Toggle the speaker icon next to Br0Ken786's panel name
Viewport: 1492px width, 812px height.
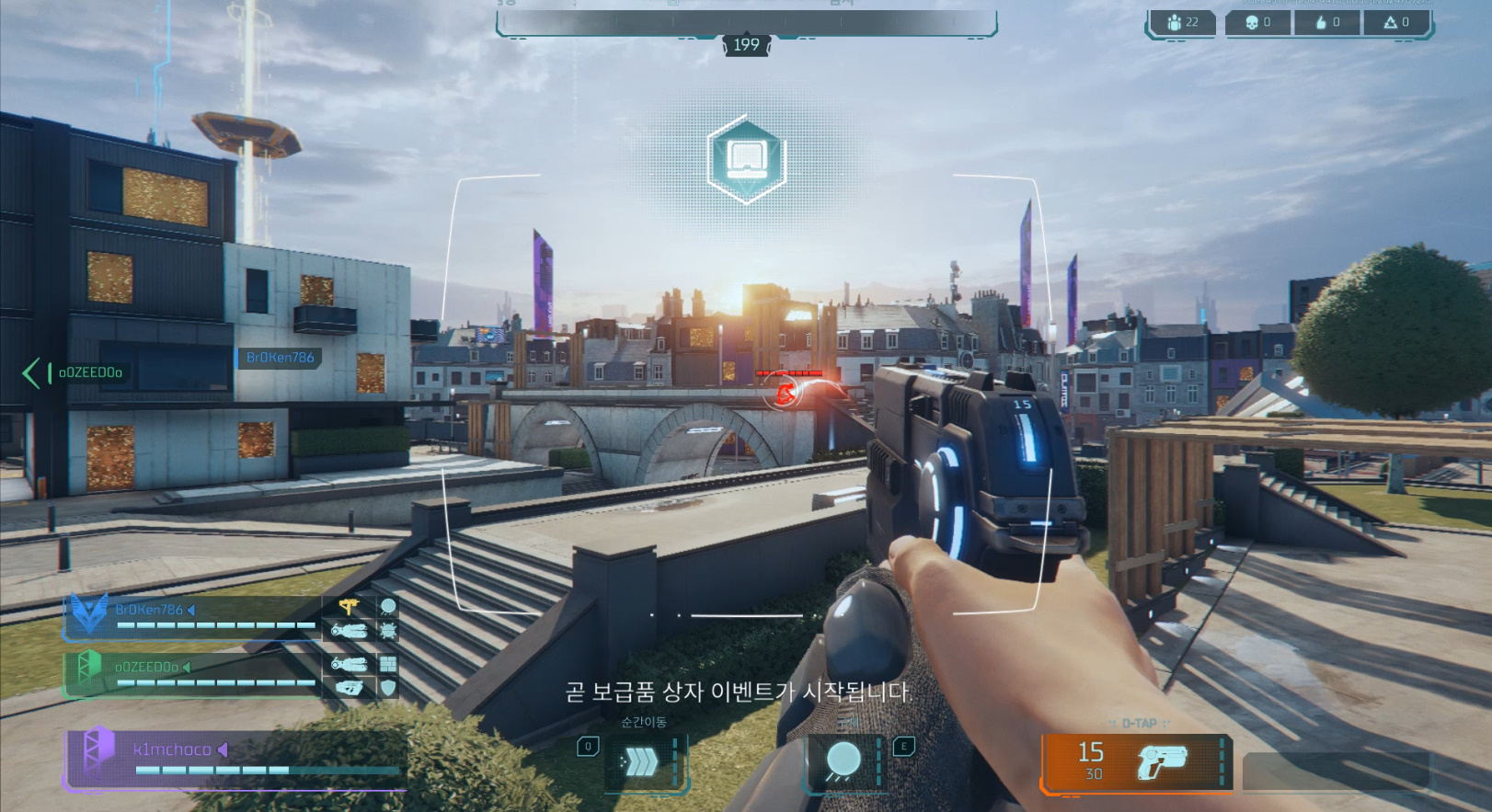pyautogui.click(x=191, y=610)
